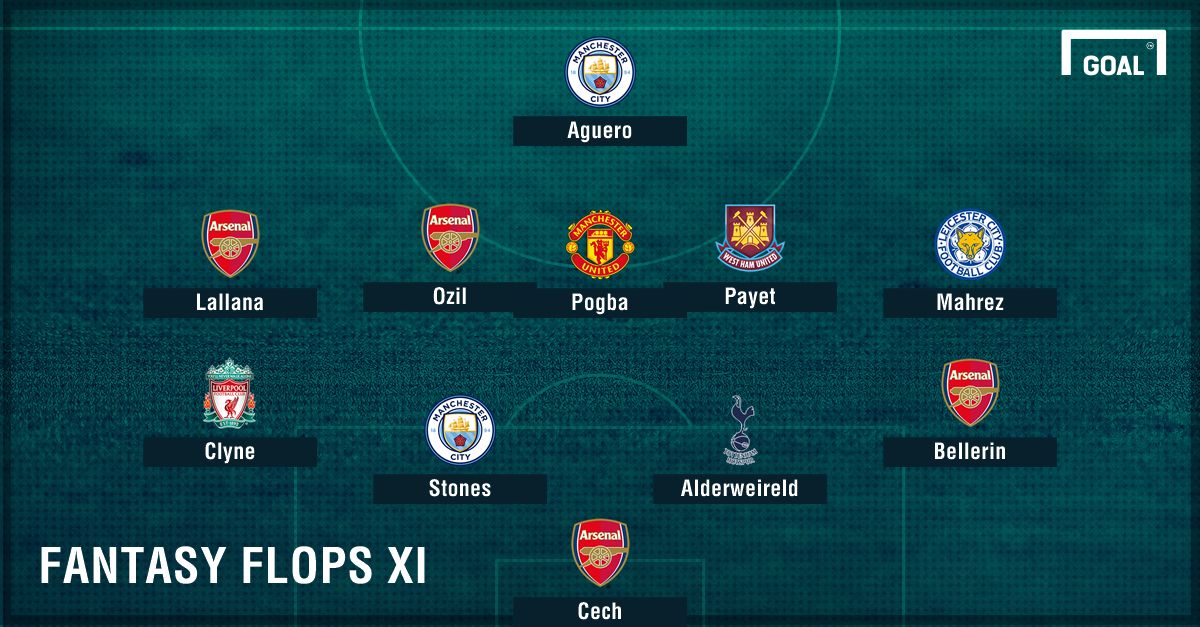
Task: Click the West Ham United crest
Action: [750, 237]
